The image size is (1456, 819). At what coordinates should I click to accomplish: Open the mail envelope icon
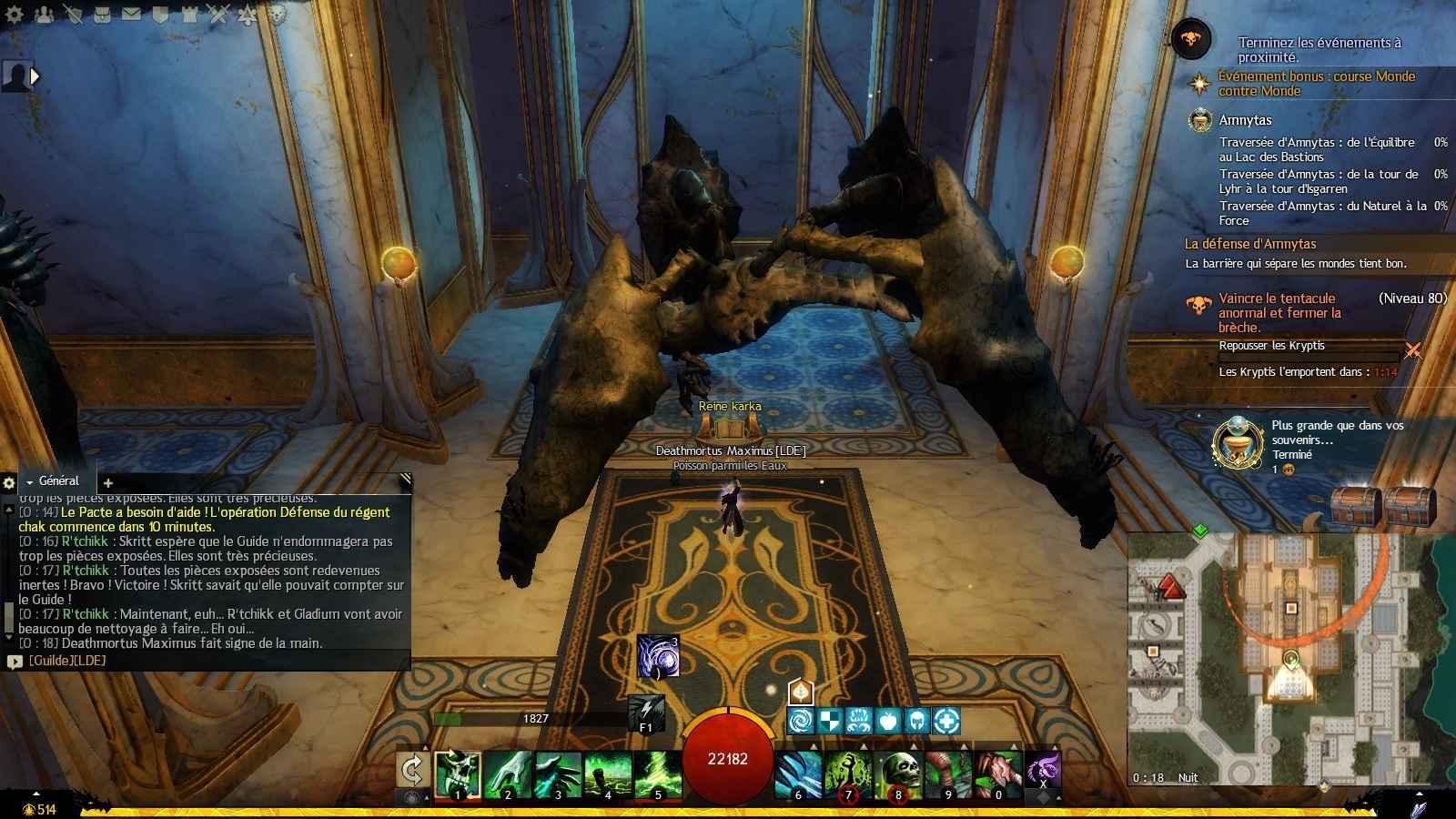click(131, 14)
